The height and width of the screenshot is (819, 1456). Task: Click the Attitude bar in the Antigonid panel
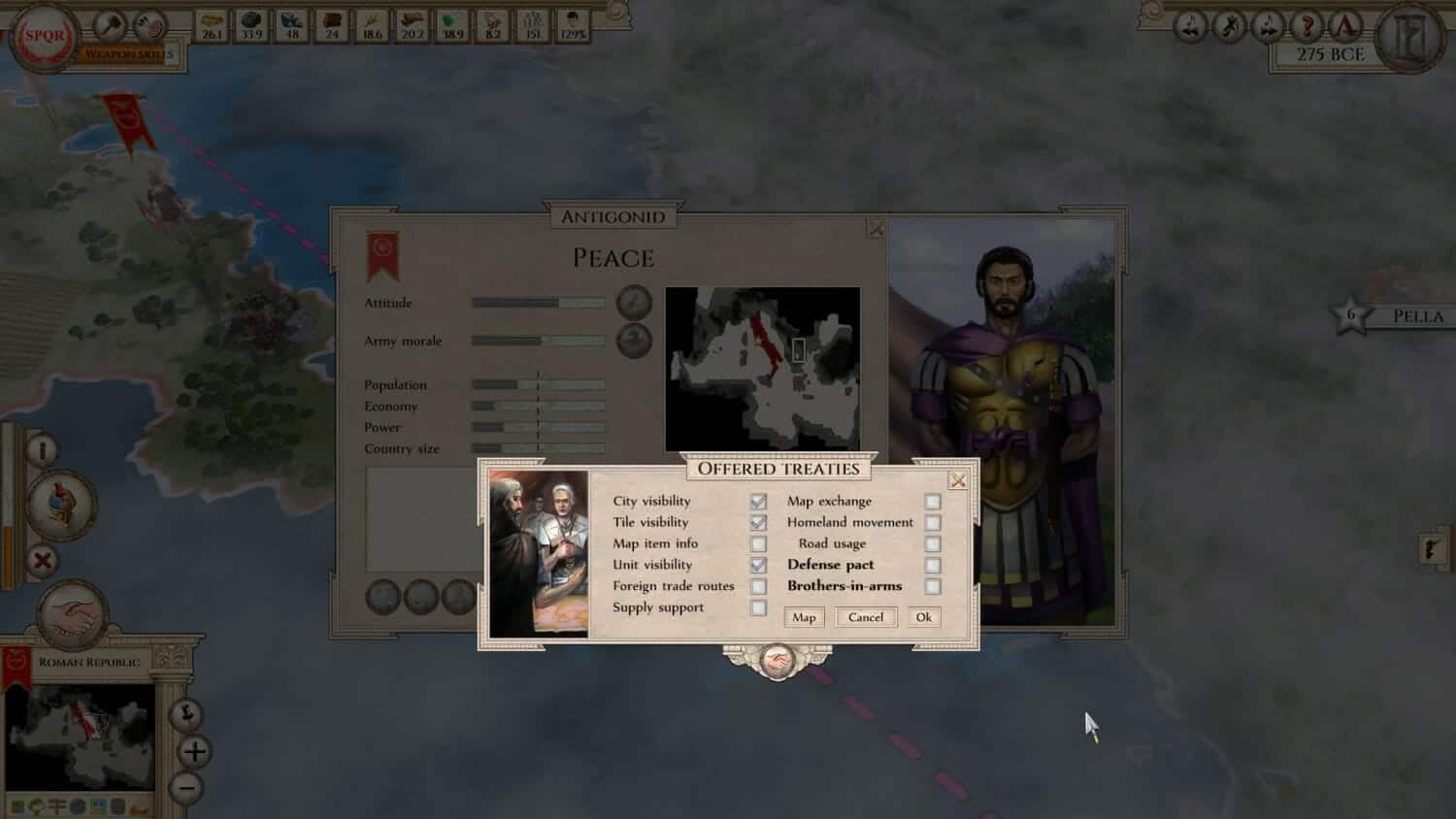(x=537, y=302)
